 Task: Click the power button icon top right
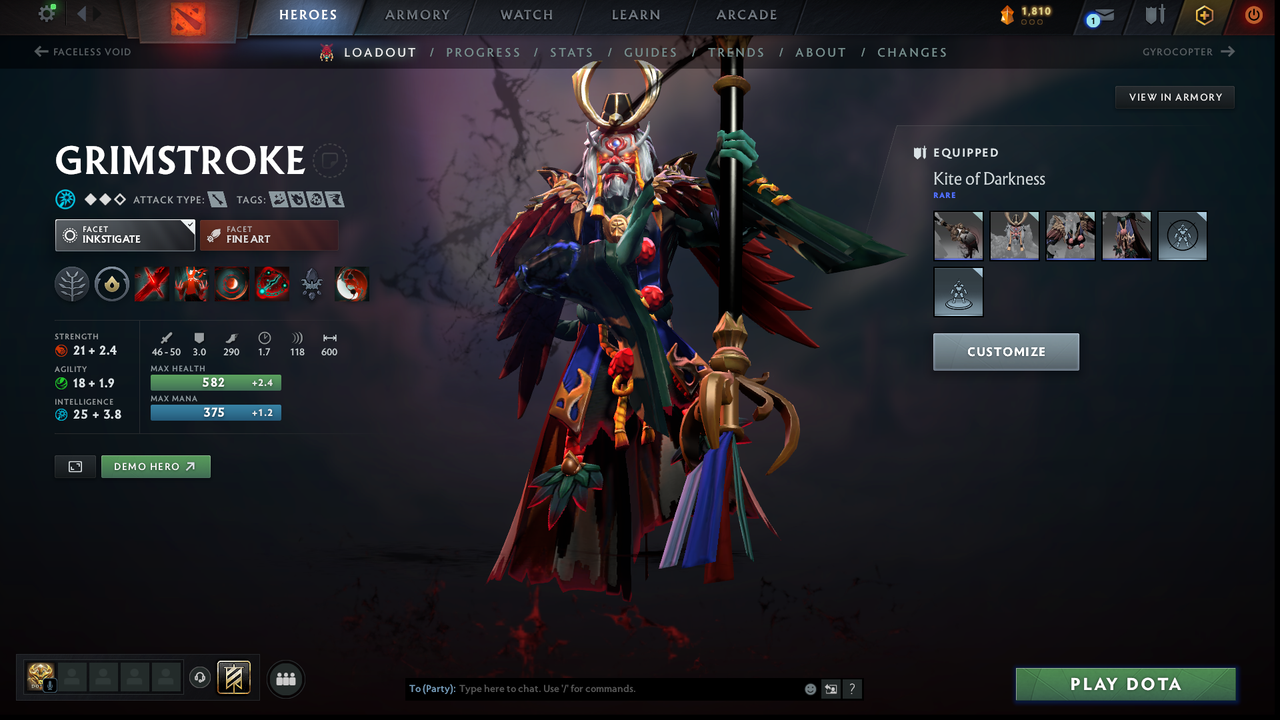[1253, 15]
